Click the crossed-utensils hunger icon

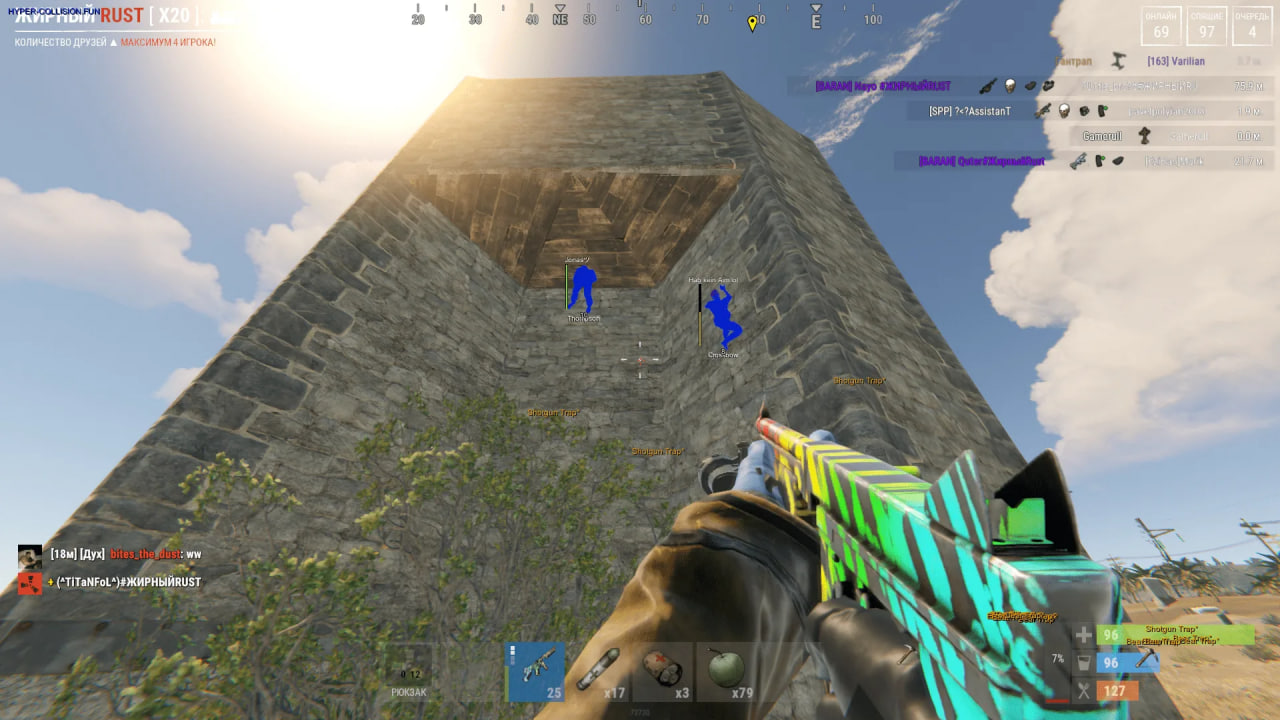[1083, 689]
